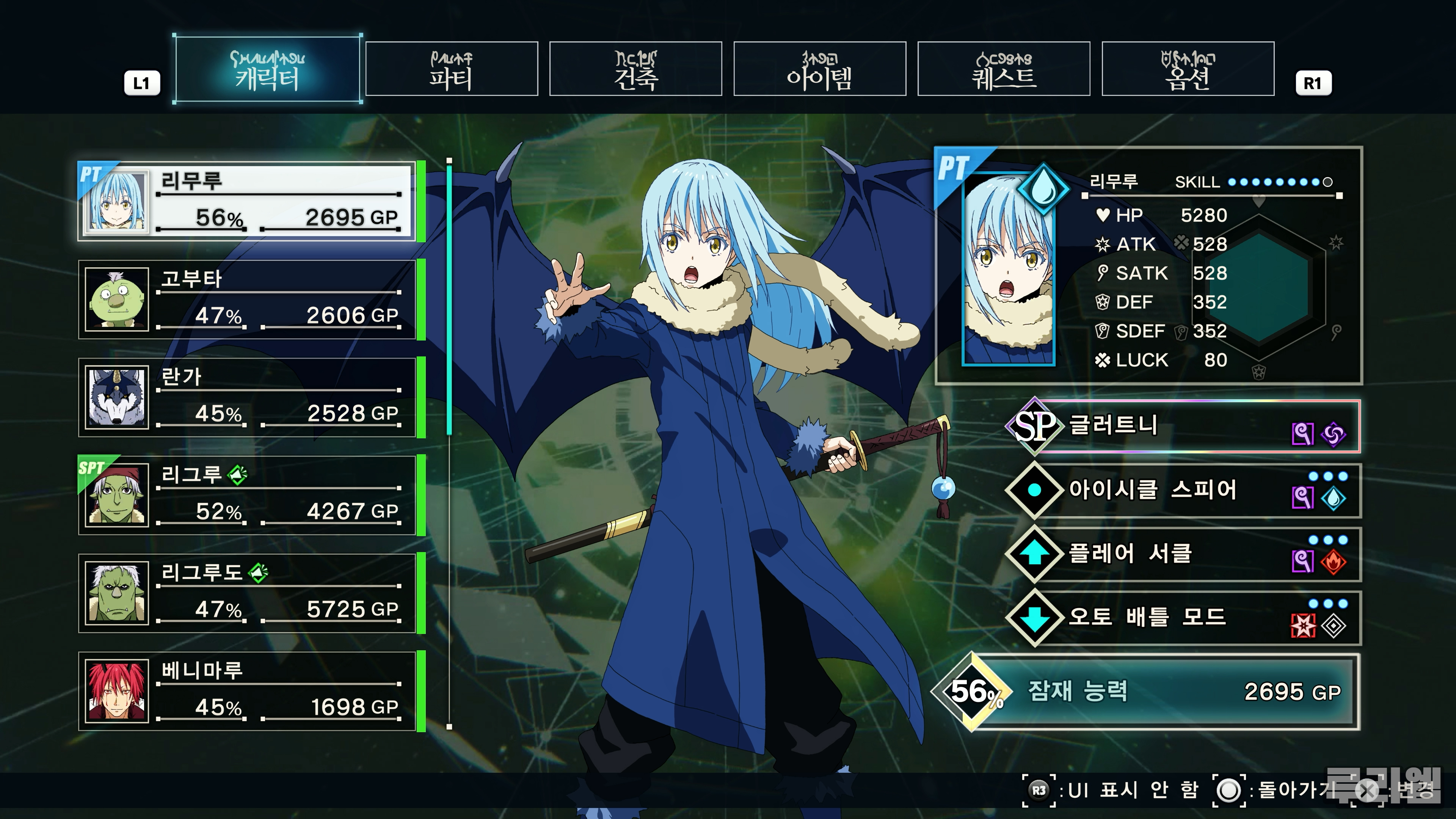Select the 란가 character row
The height and width of the screenshot is (819, 1456).
pyautogui.click(x=248, y=397)
